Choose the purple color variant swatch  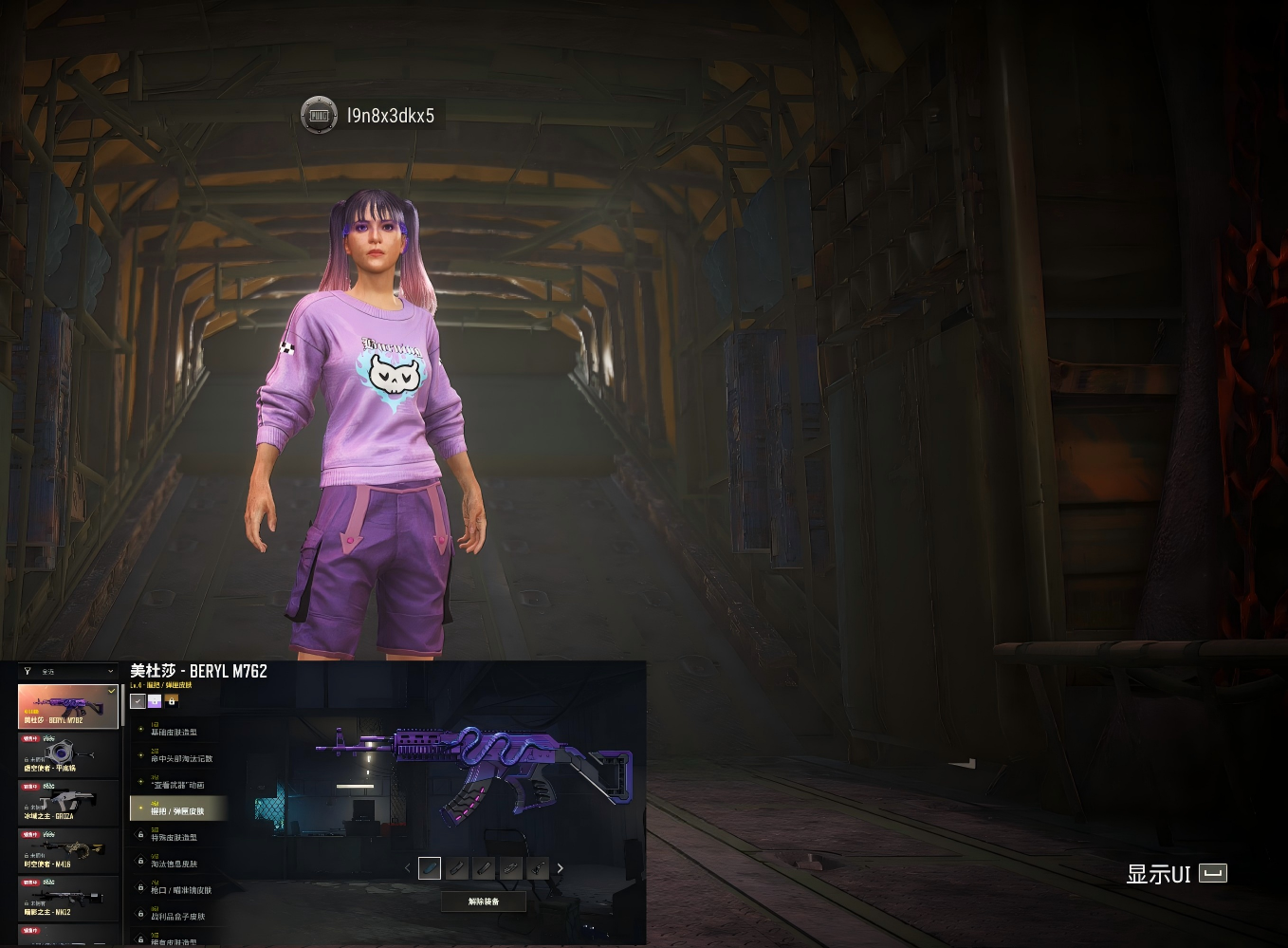point(155,701)
